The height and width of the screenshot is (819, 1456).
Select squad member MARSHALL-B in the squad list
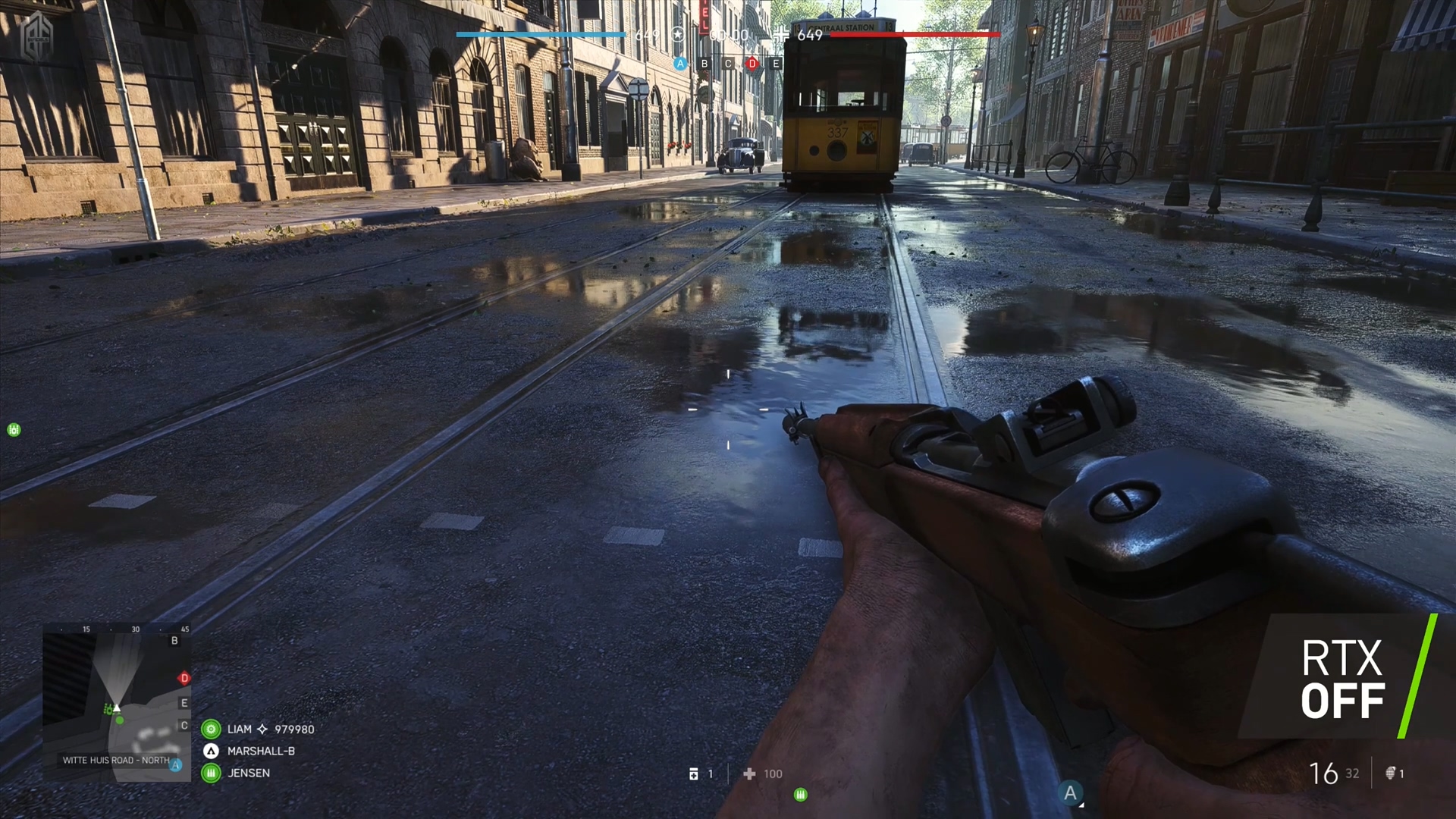[260, 751]
